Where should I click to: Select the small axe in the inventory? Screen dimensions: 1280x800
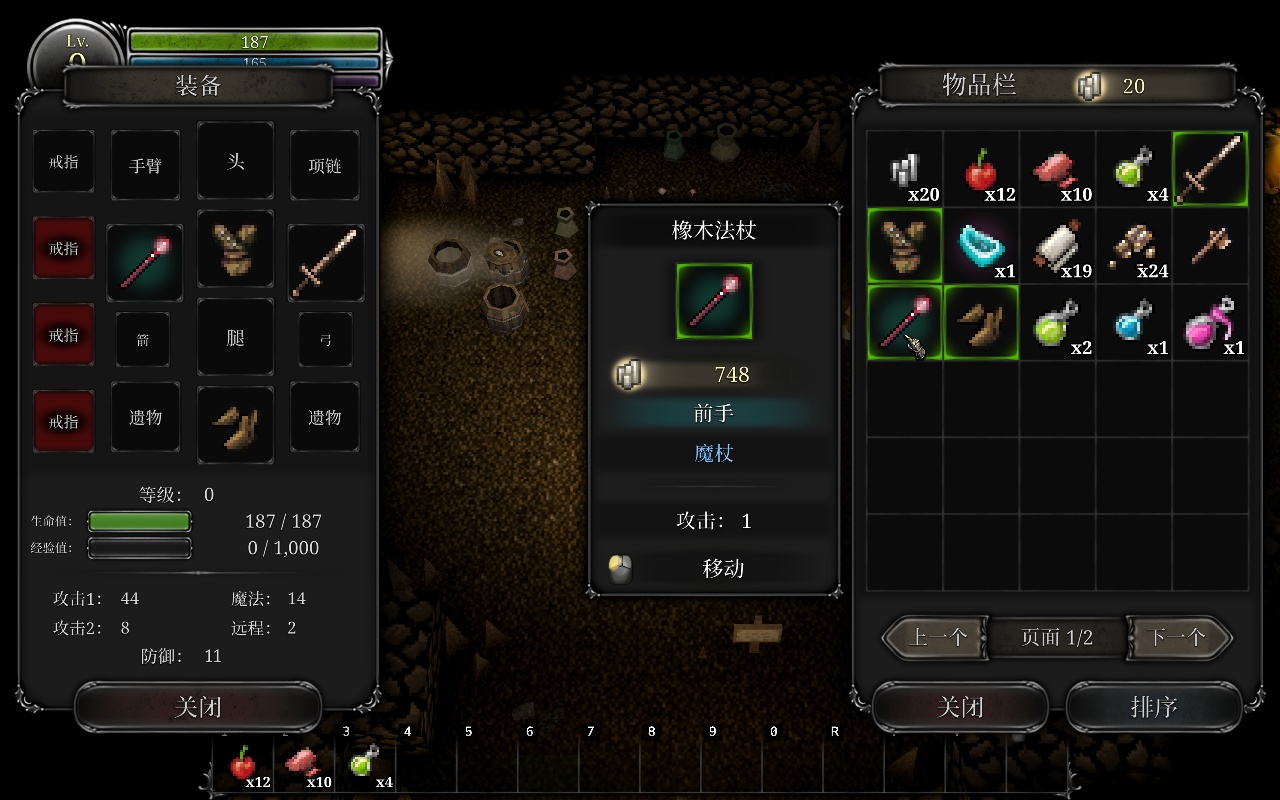coord(1210,246)
